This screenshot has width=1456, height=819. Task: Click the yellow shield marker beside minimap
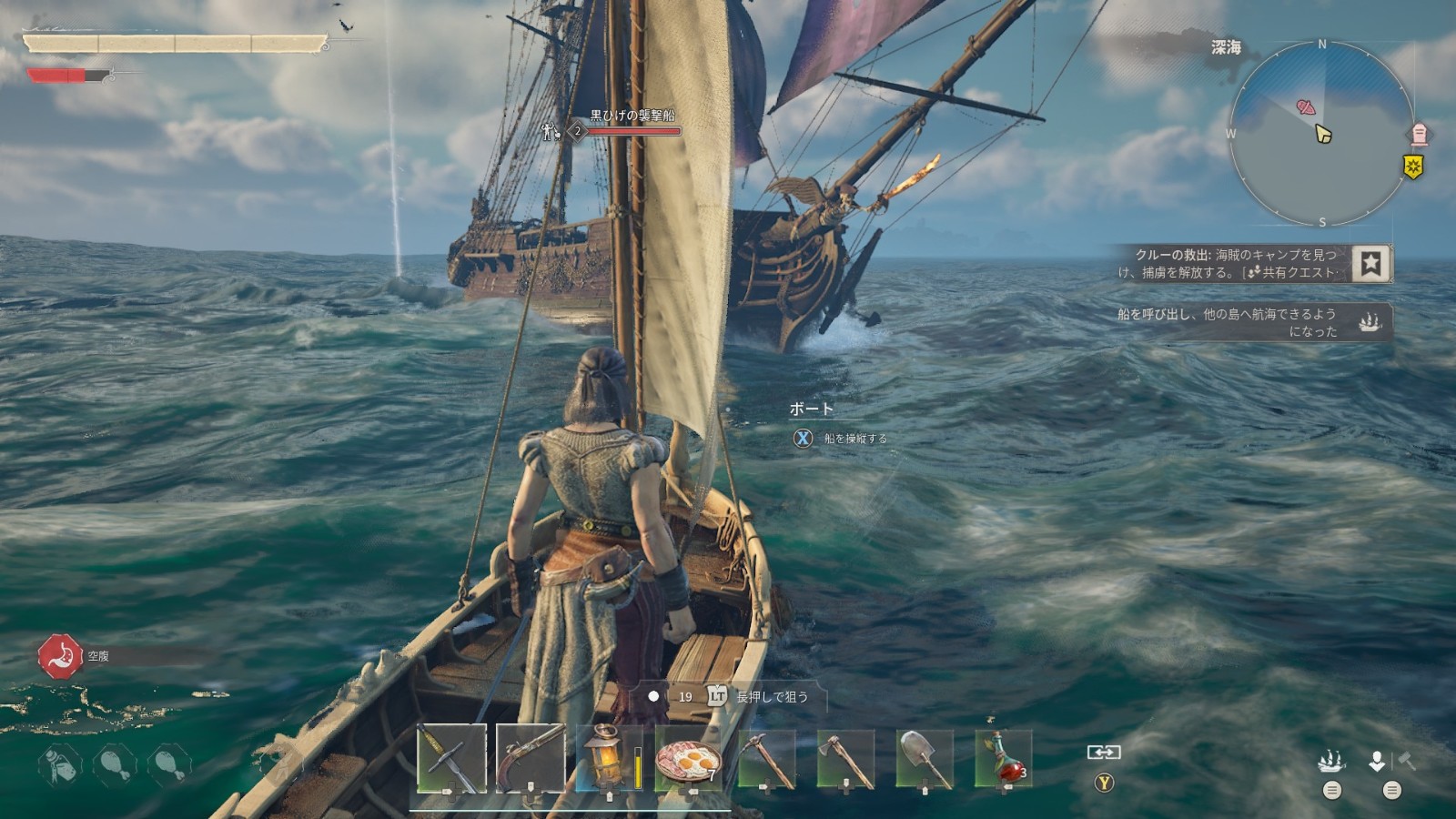pyautogui.click(x=1413, y=167)
